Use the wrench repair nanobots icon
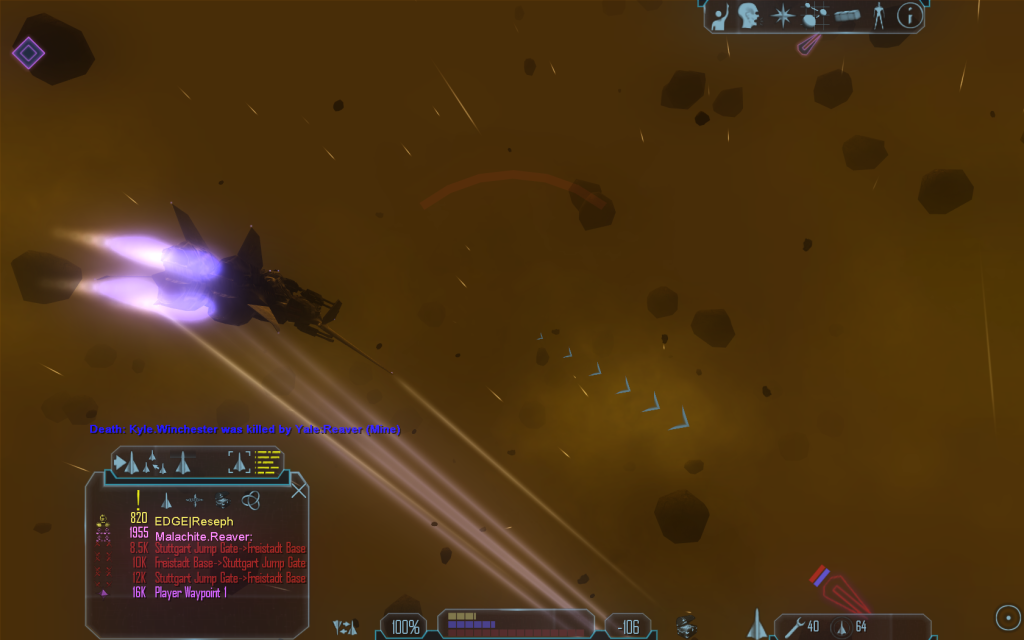 point(795,627)
